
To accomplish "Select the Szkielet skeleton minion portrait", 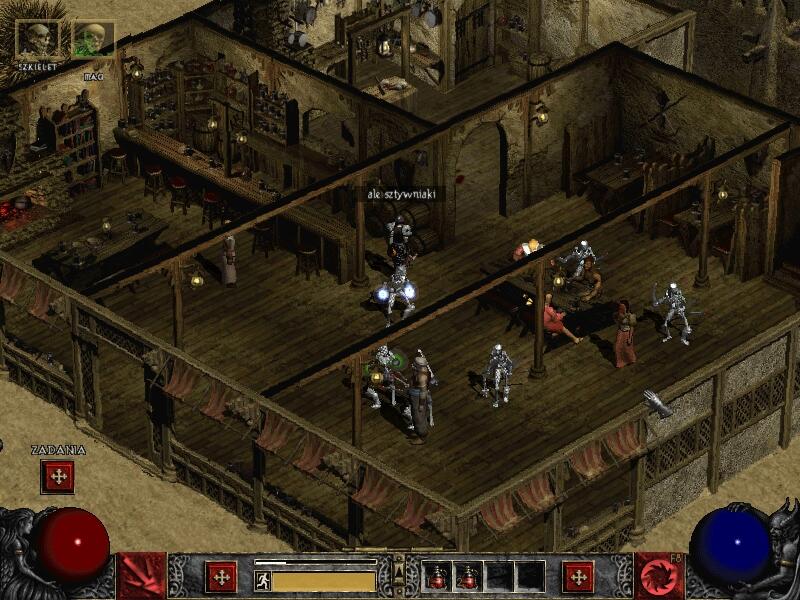I will click(x=37, y=39).
